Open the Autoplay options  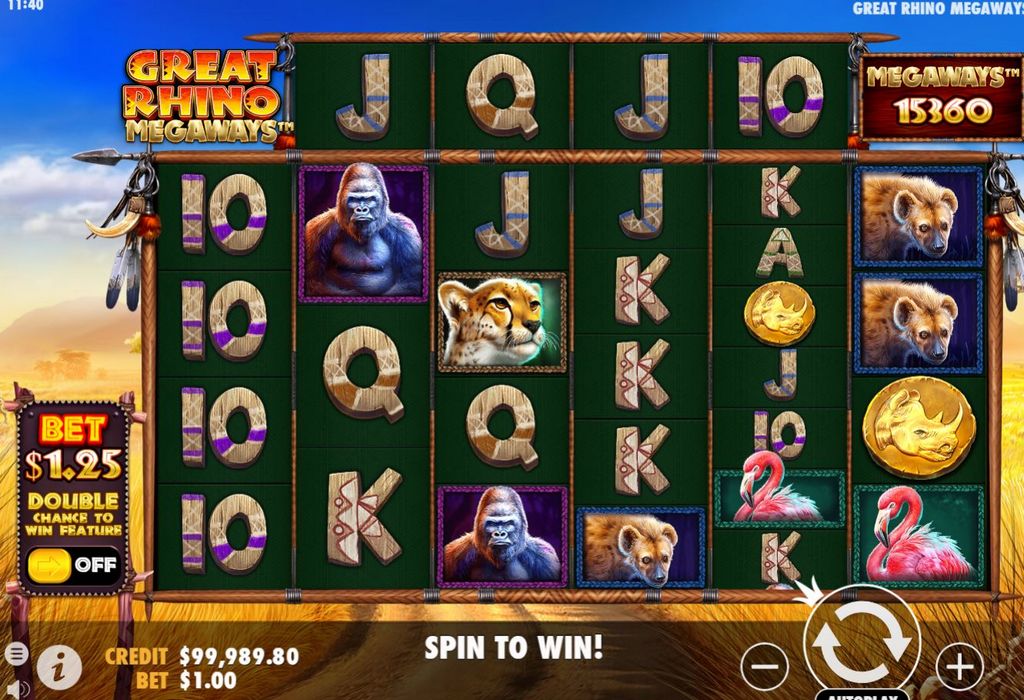[861, 694]
